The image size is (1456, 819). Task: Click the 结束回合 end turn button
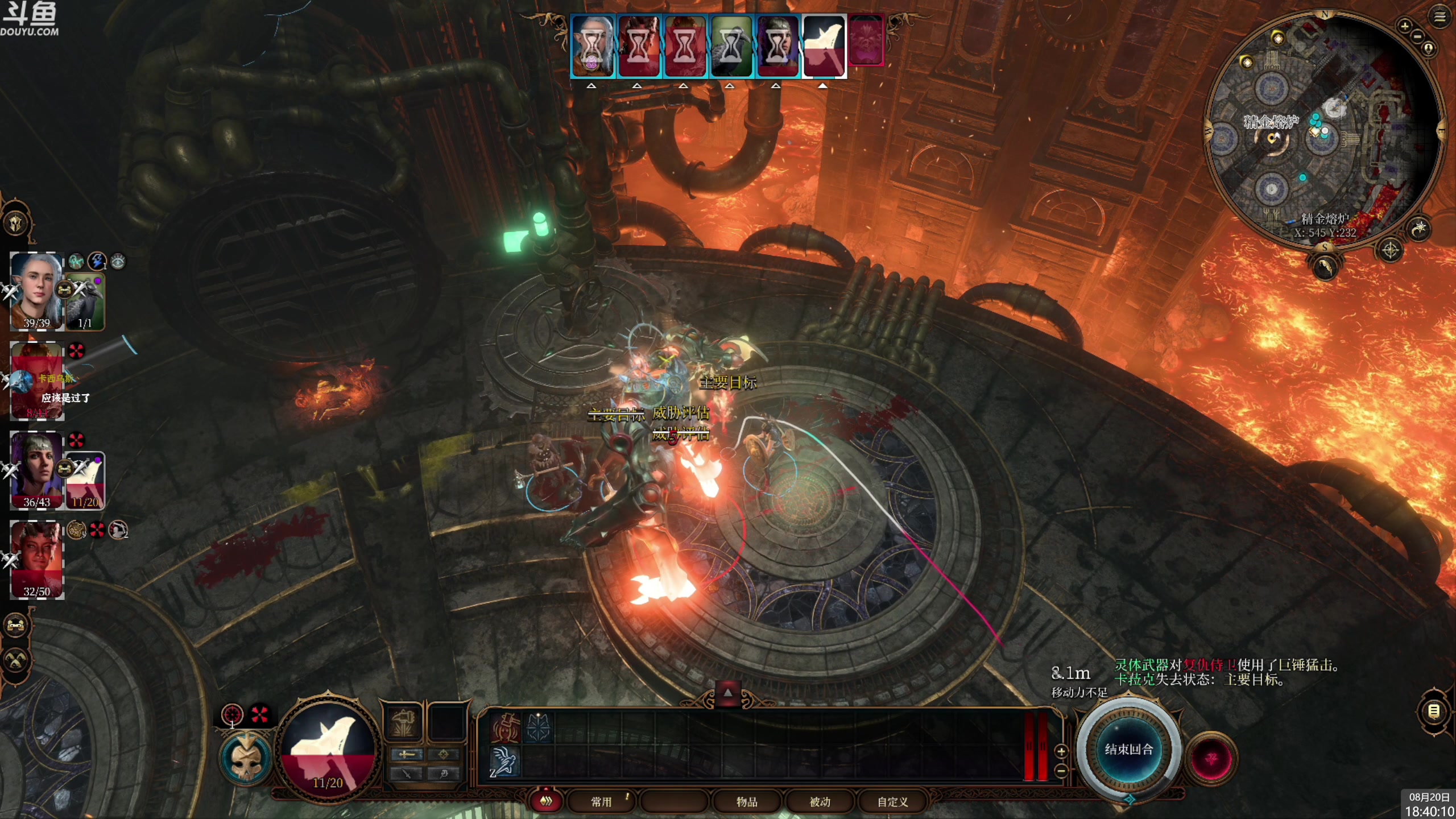tap(1128, 750)
